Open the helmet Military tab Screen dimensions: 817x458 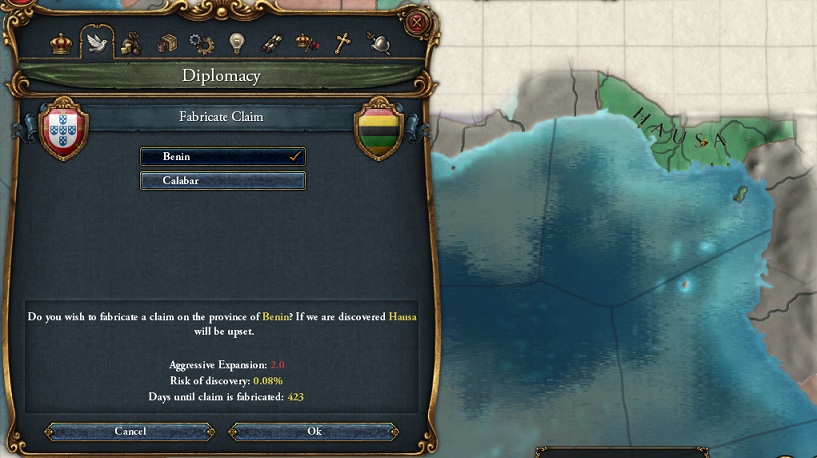[x=377, y=43]
